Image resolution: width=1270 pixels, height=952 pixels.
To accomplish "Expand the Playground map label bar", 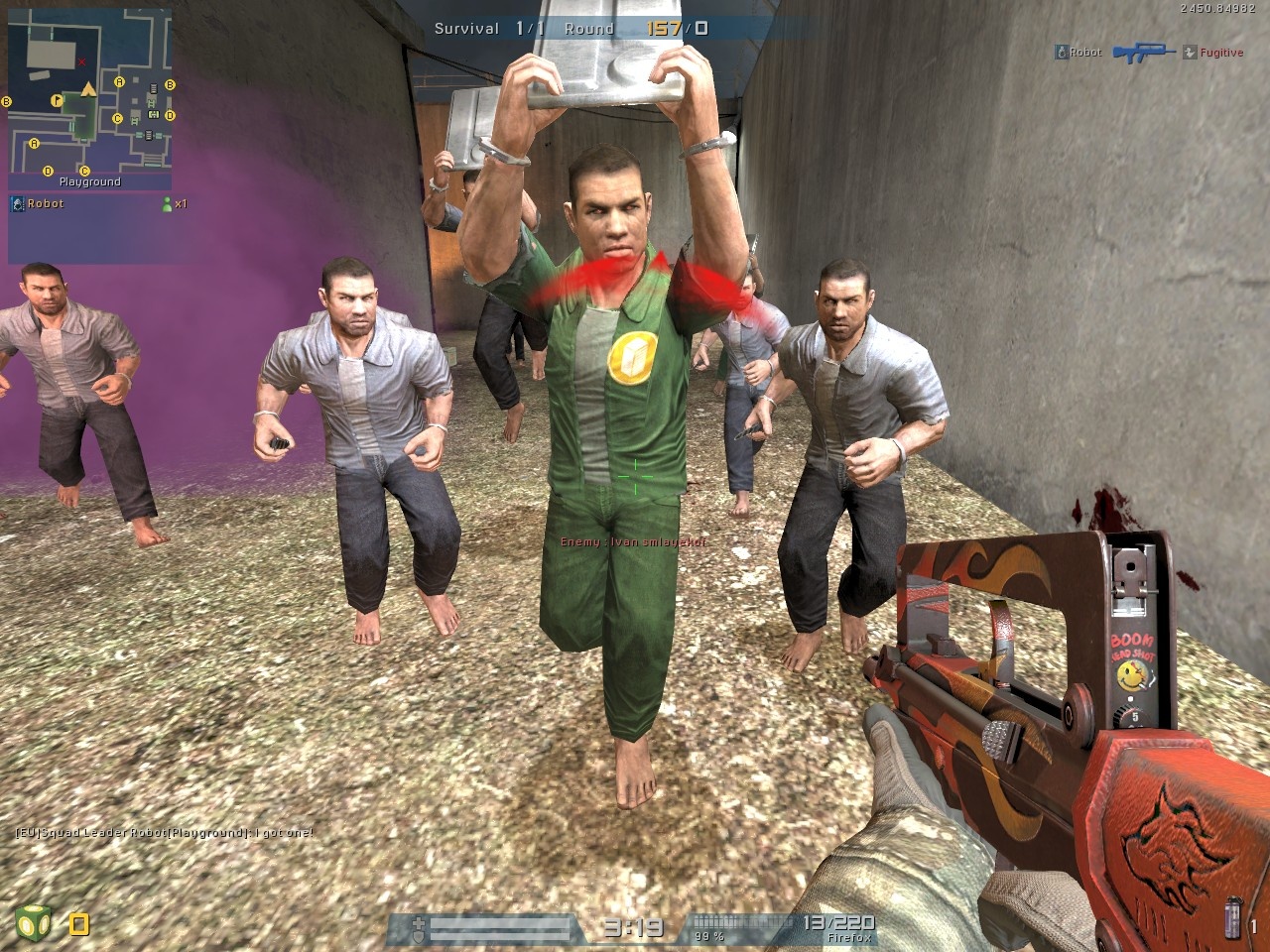I will click(x=91, y=181).
